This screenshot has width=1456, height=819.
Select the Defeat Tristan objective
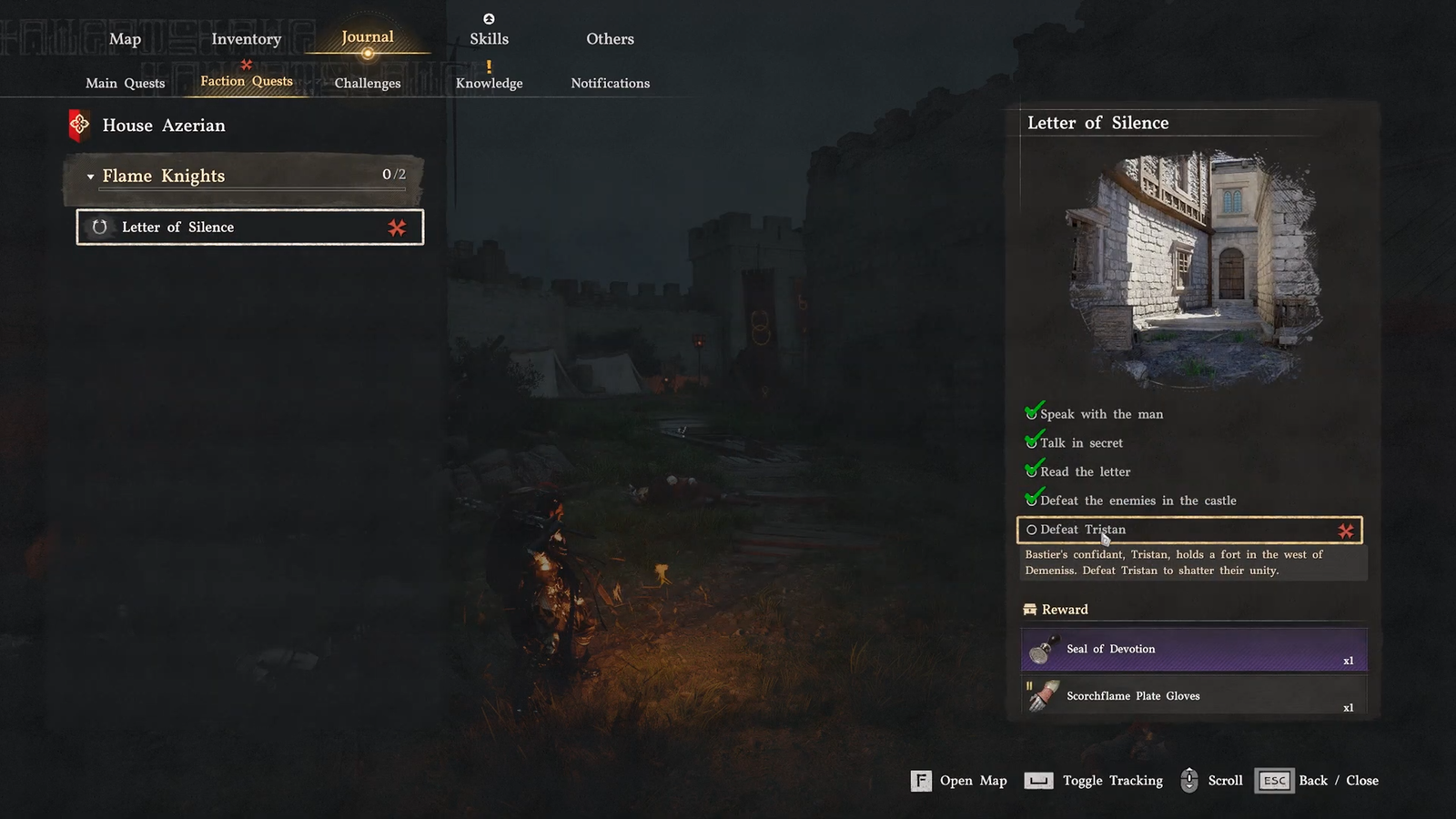point(1188,530)
